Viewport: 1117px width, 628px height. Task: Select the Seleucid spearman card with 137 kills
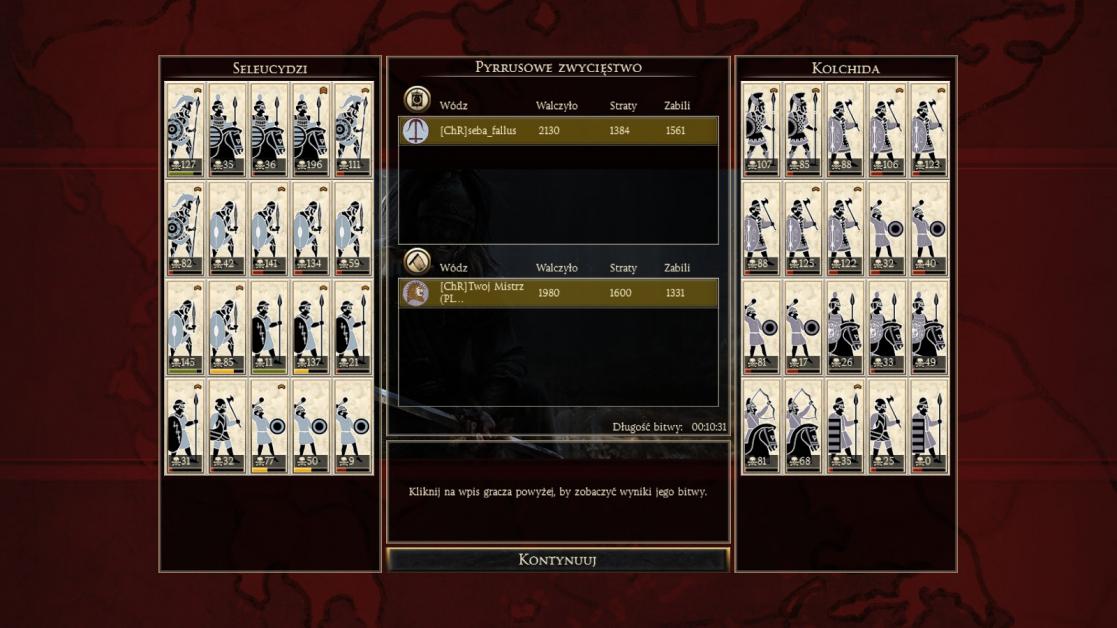(311, 326)
